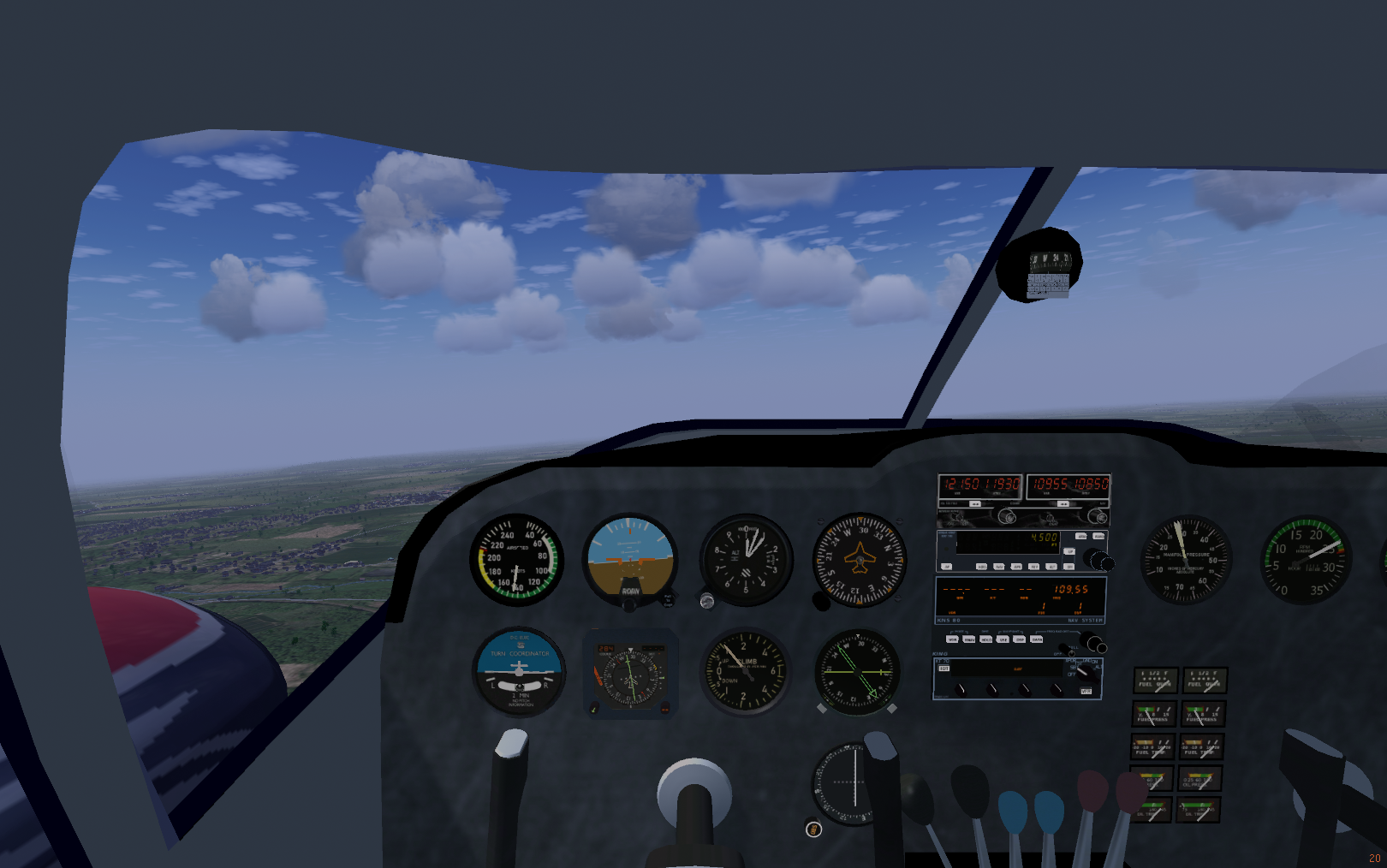
Task: Click the autopilot UP button
Action: tap(1069, 551)
